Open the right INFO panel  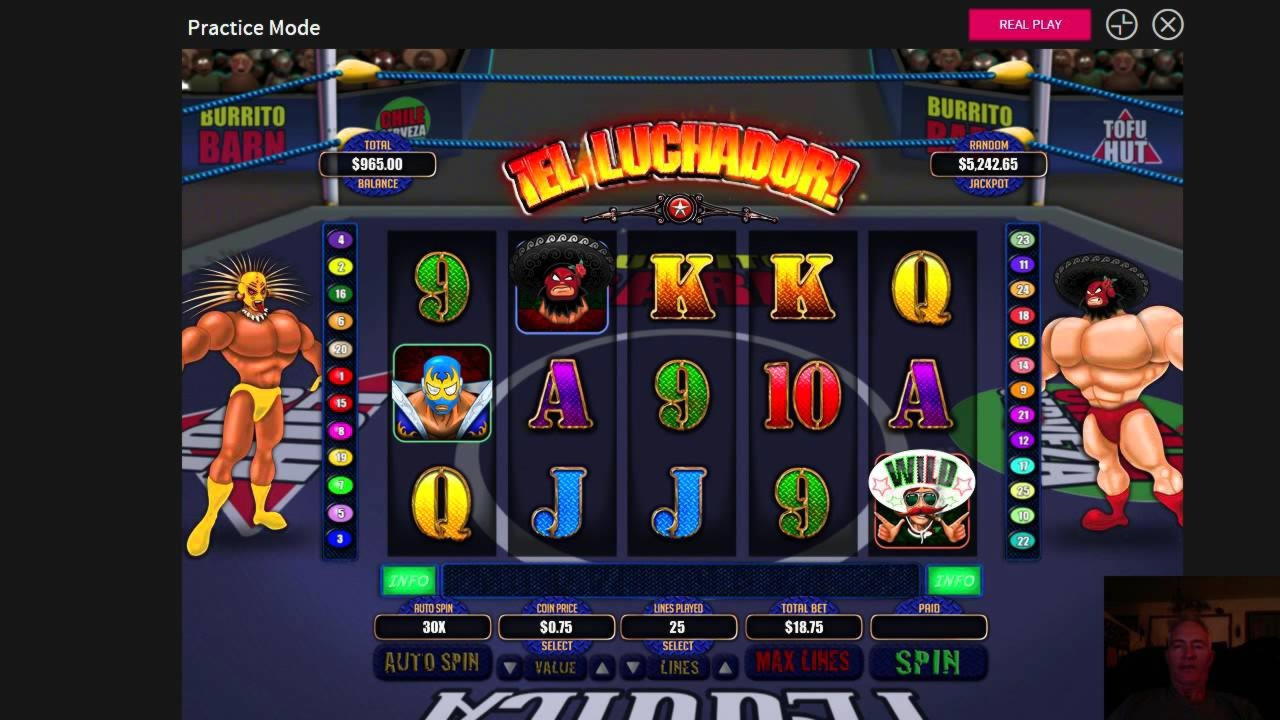955,580
